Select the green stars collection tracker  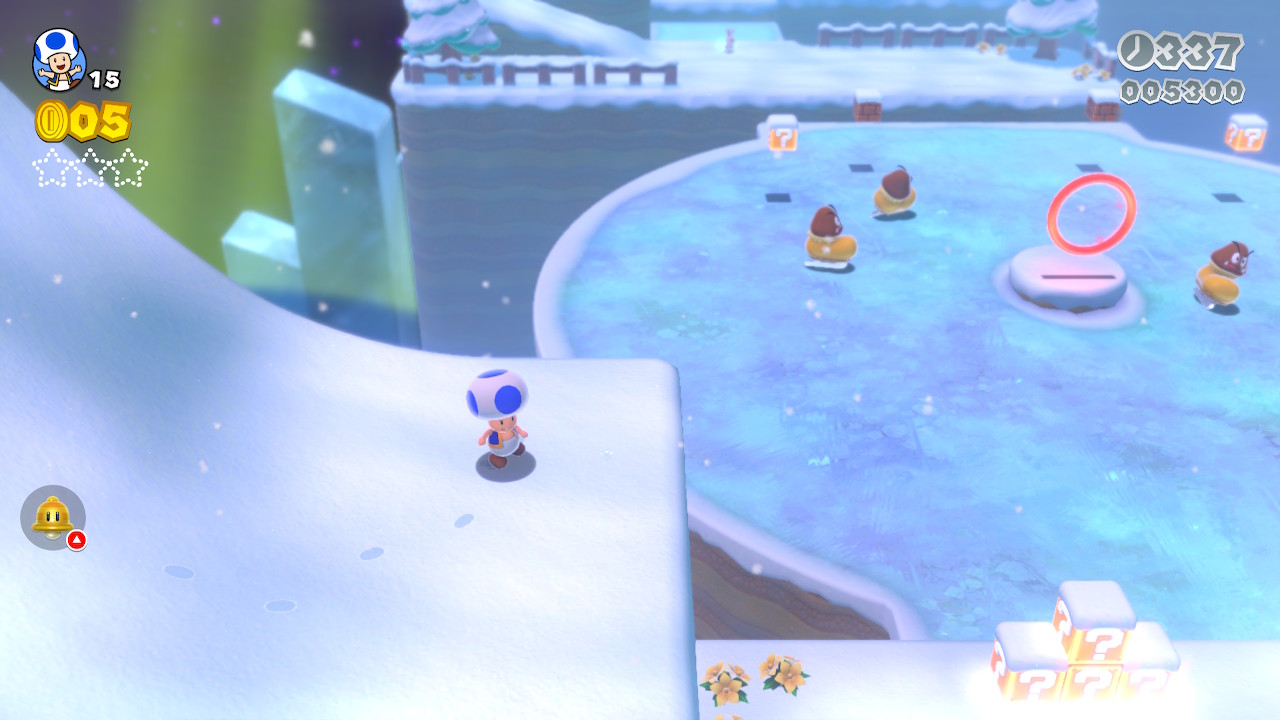(x=90, y=167)
